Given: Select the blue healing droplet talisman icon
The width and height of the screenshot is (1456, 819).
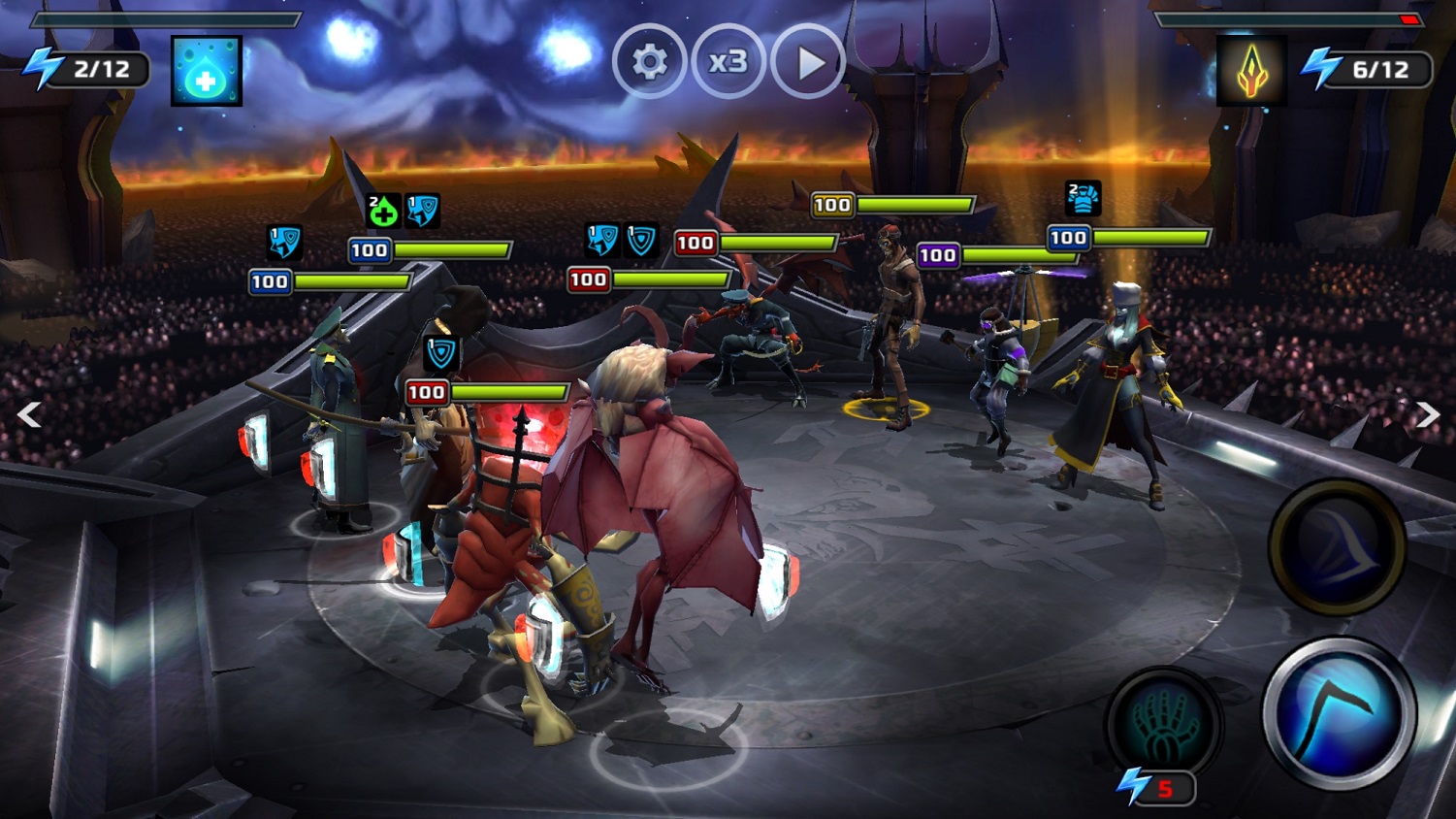Looking at the screenshot, I should coord(207,72).
